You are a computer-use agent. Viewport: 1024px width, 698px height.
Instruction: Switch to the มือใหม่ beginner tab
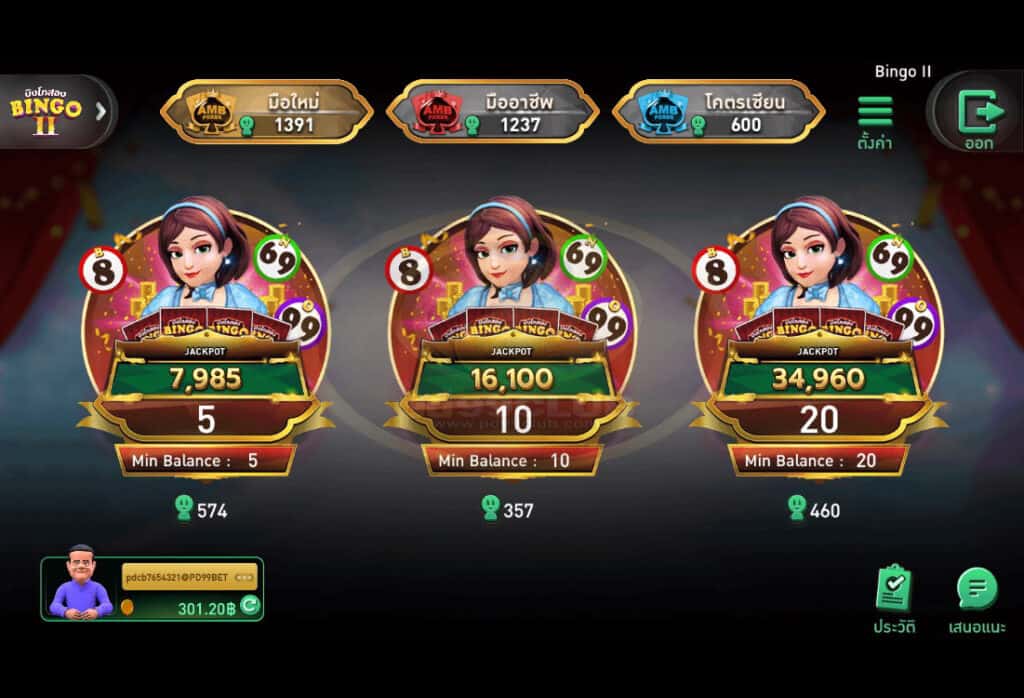click(x=266, y=111)
